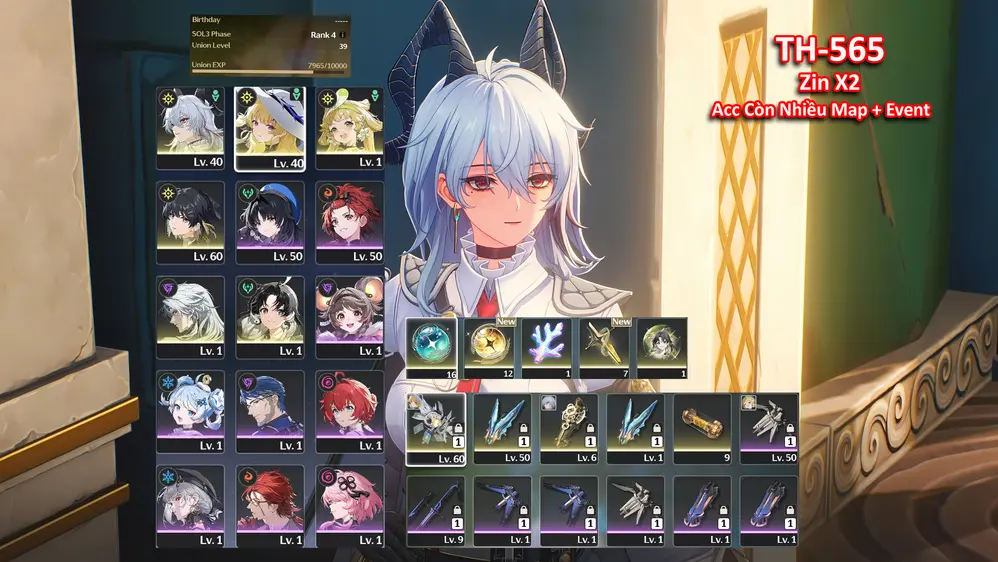
Task: Choose the brown-haired girl with mouse ears
Action: click(x=348, y=316)
